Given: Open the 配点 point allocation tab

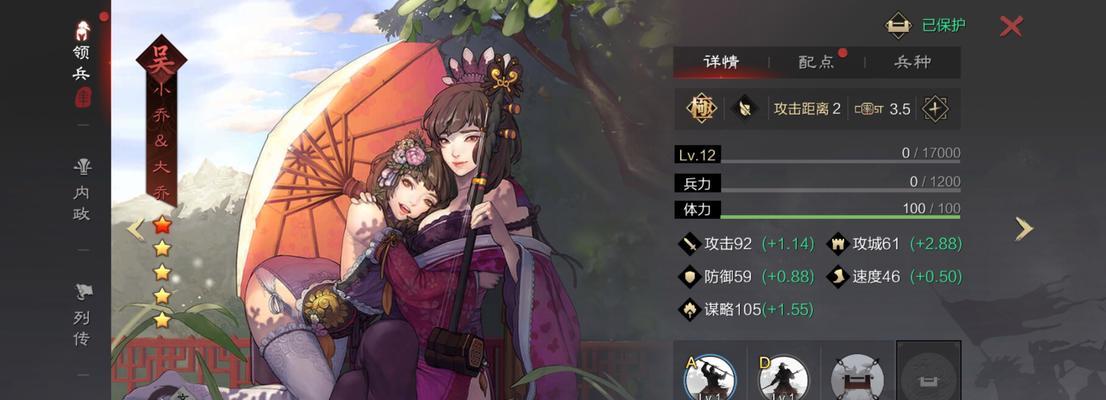Looking at the screenshot, I should click(x=816, y=62).
